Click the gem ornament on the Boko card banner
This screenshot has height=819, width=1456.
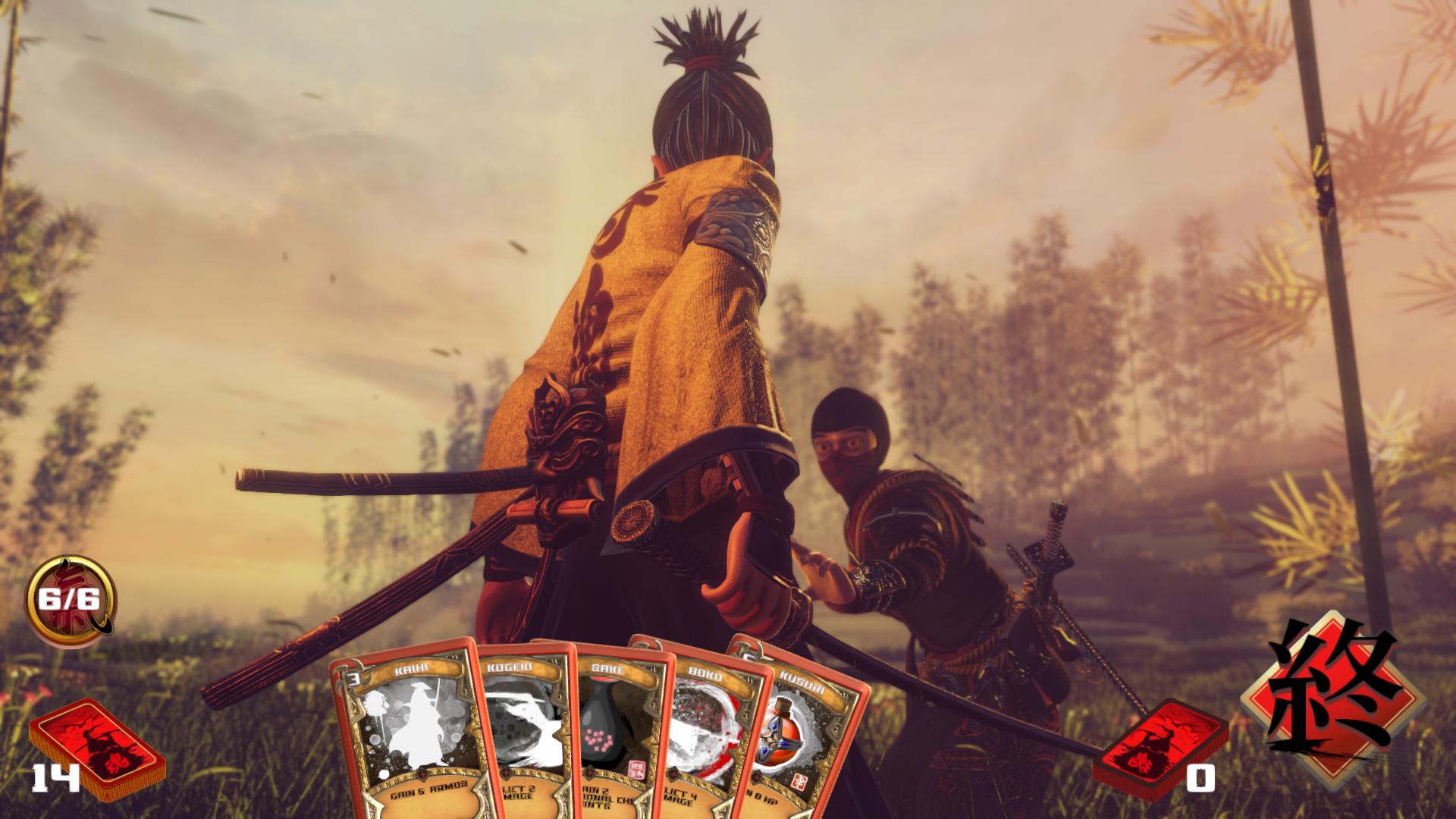pos(674,773)
